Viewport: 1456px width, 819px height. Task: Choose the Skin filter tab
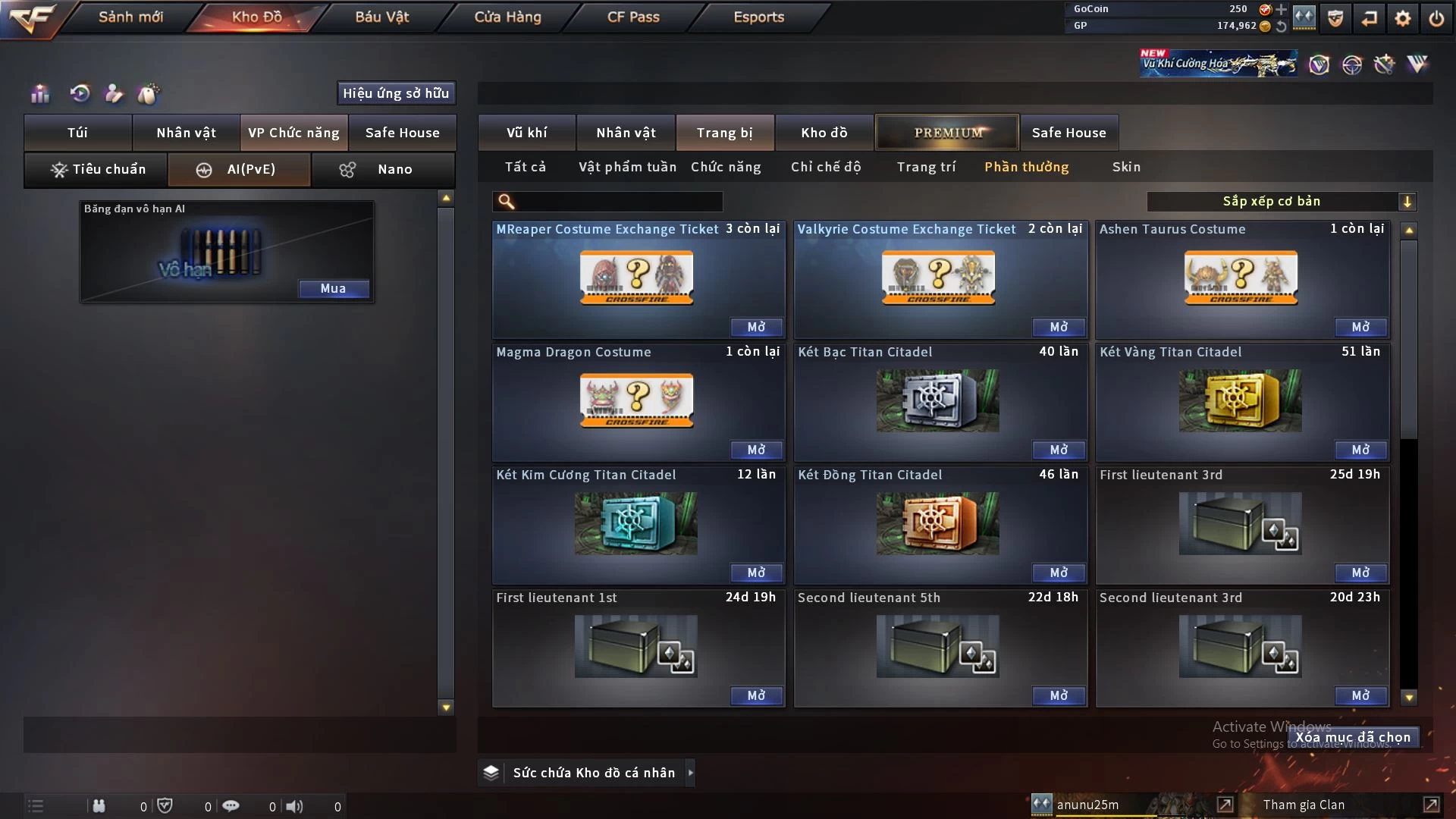1126,167
